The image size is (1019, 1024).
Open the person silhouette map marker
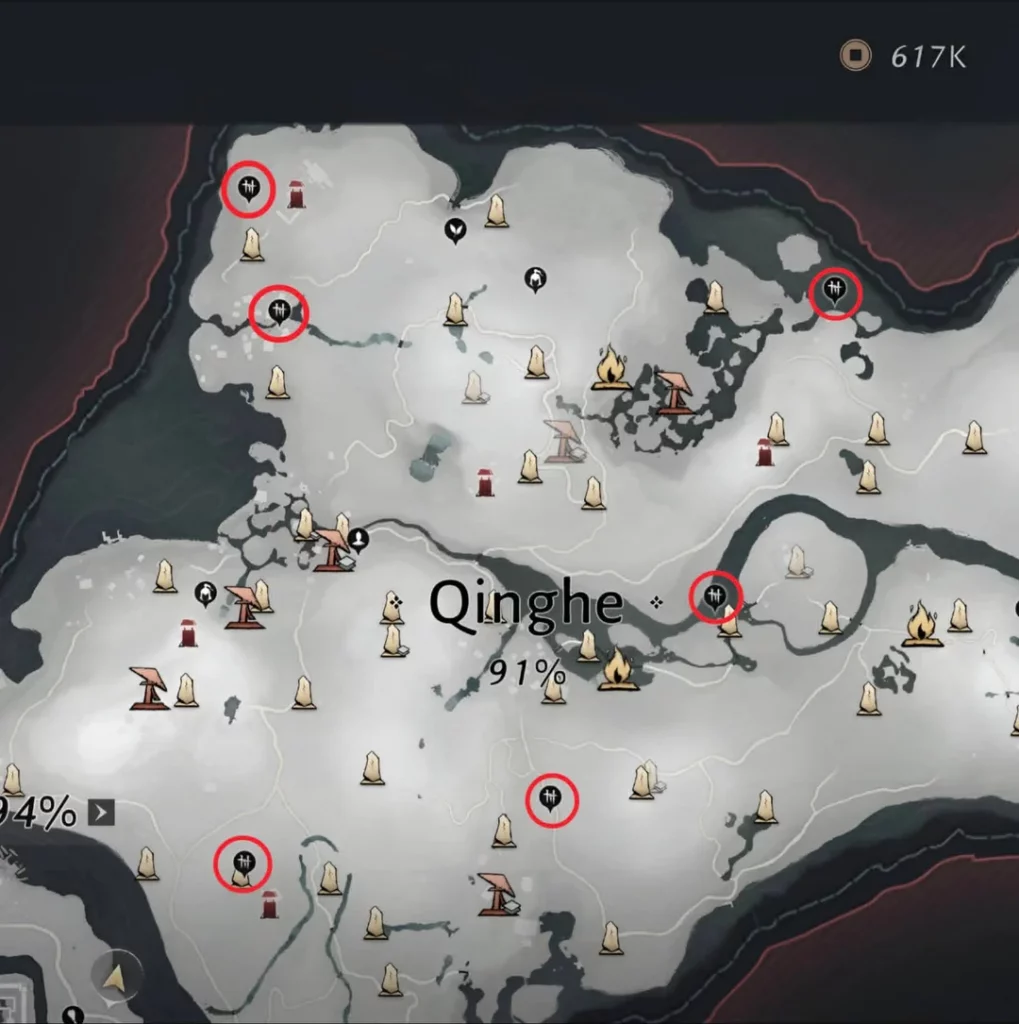[358, 539]
